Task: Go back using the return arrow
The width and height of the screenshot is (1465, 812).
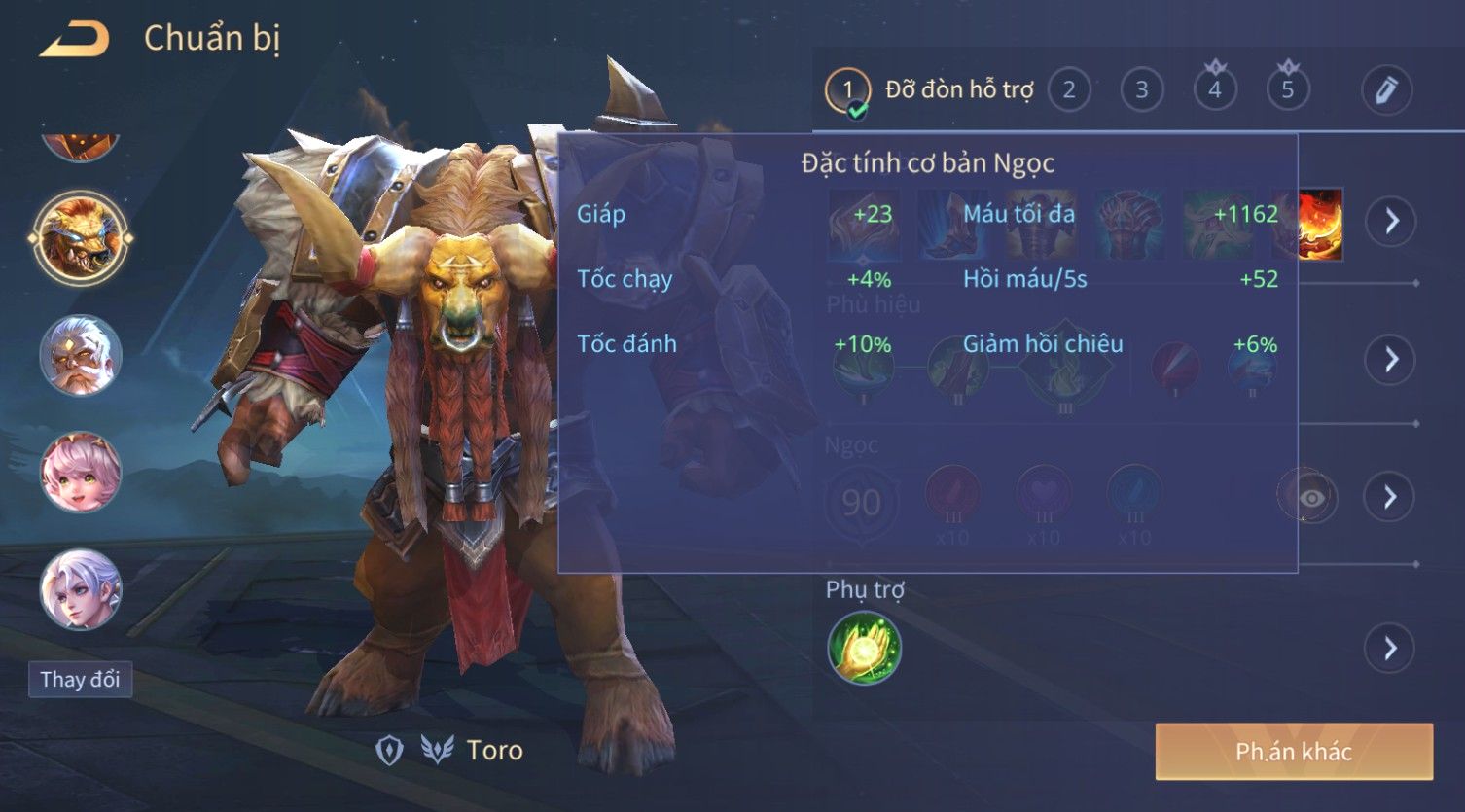Action: tap(74, 39)
